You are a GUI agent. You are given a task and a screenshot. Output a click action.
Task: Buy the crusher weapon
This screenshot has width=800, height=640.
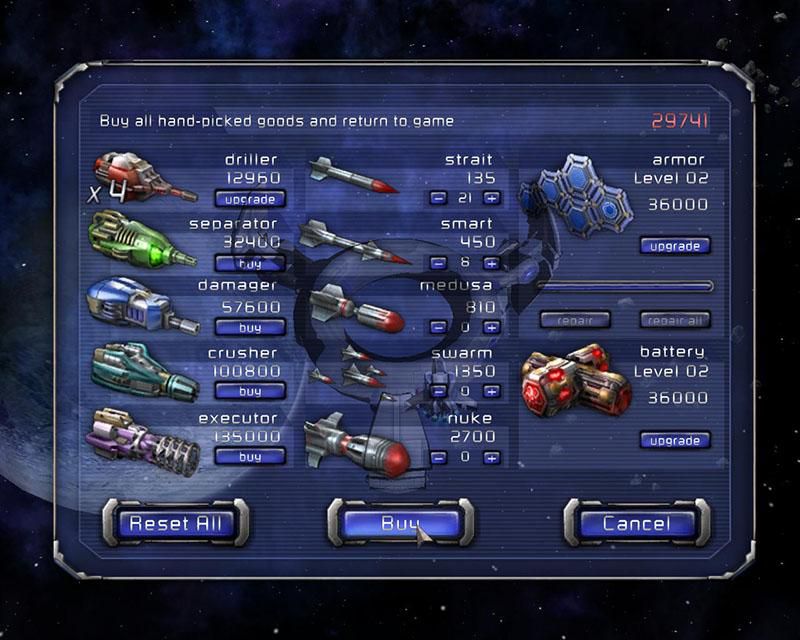pyautogui.click(x=250, y=391)
